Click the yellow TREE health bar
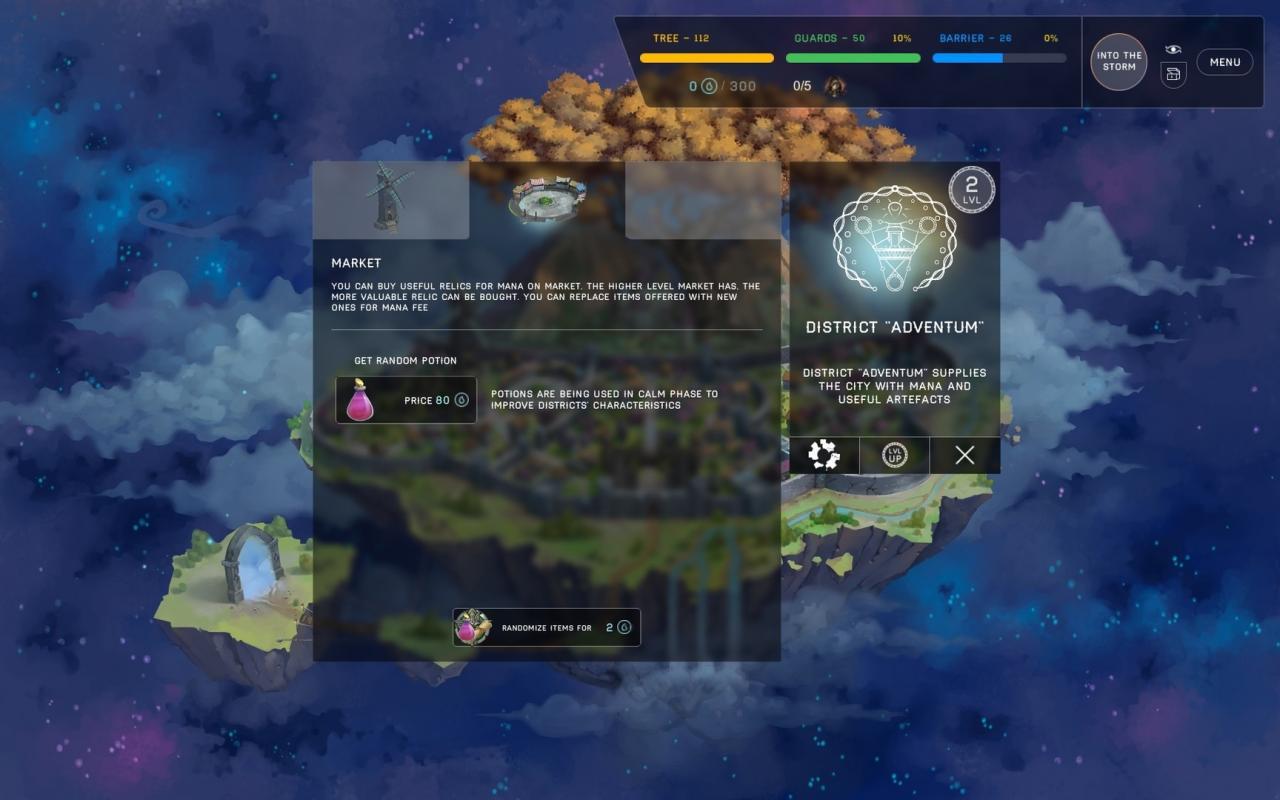 706,57
